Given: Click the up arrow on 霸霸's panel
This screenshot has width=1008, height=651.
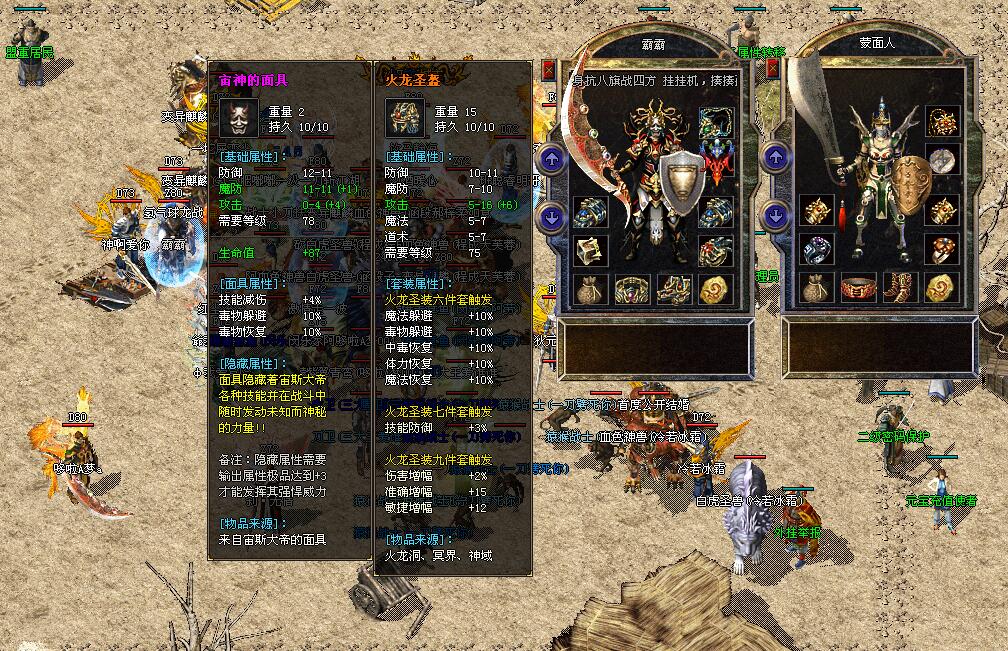Looking at the screenshot, I should point(551,159).
